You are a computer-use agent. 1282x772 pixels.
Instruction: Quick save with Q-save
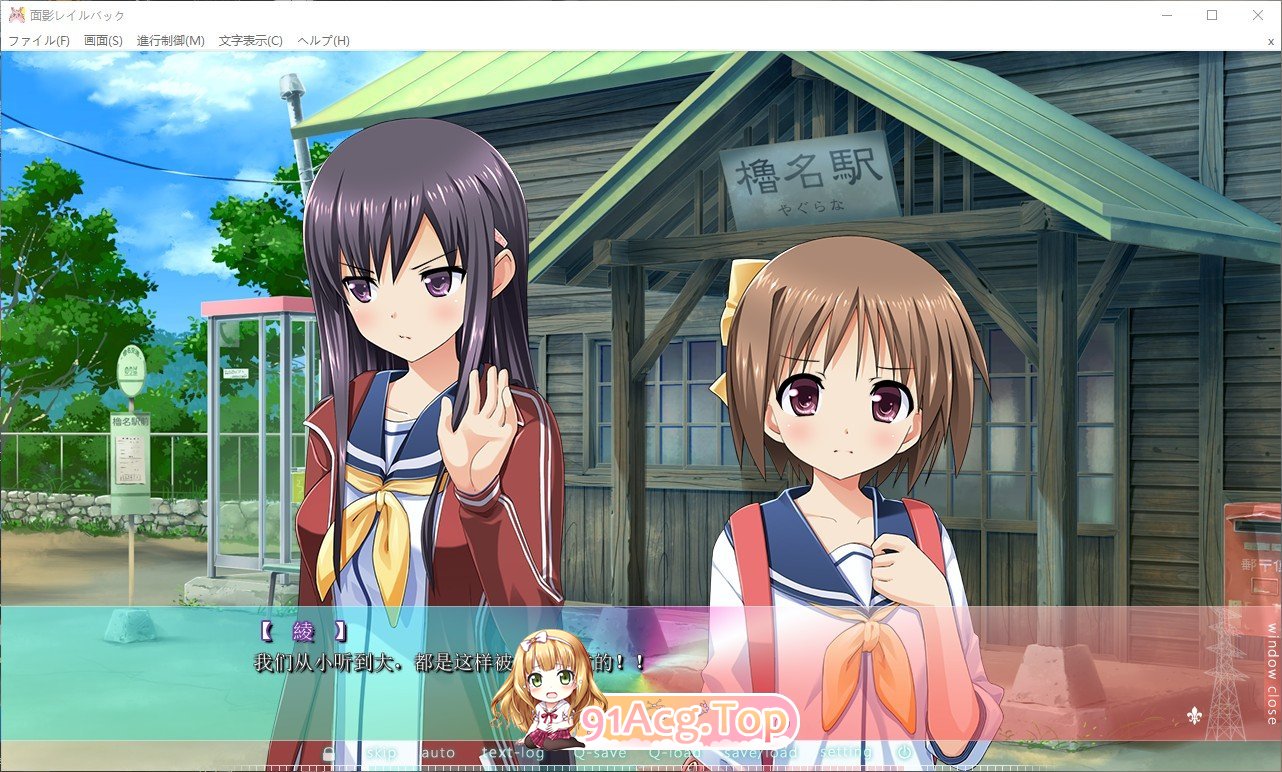pos(600,753)
